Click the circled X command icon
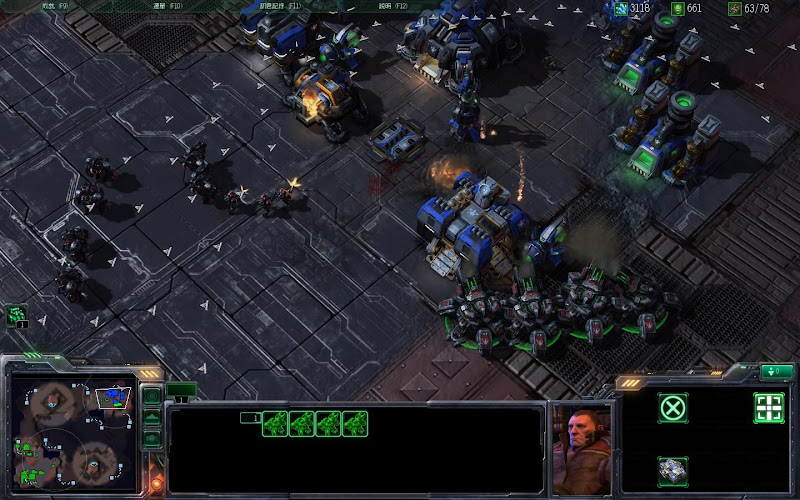 (673, 407)
